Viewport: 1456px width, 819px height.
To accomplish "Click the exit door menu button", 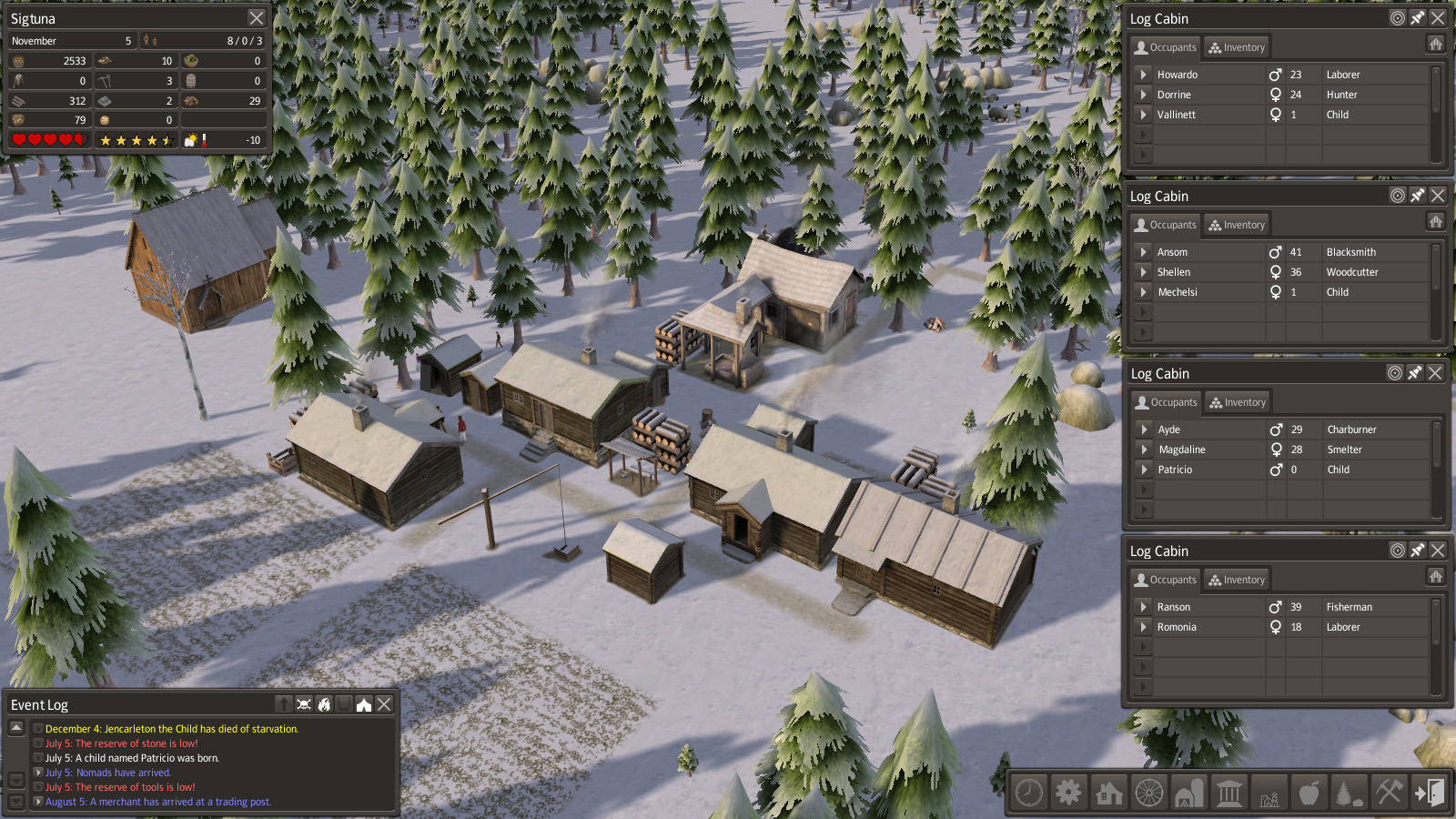I will 1429,793.
